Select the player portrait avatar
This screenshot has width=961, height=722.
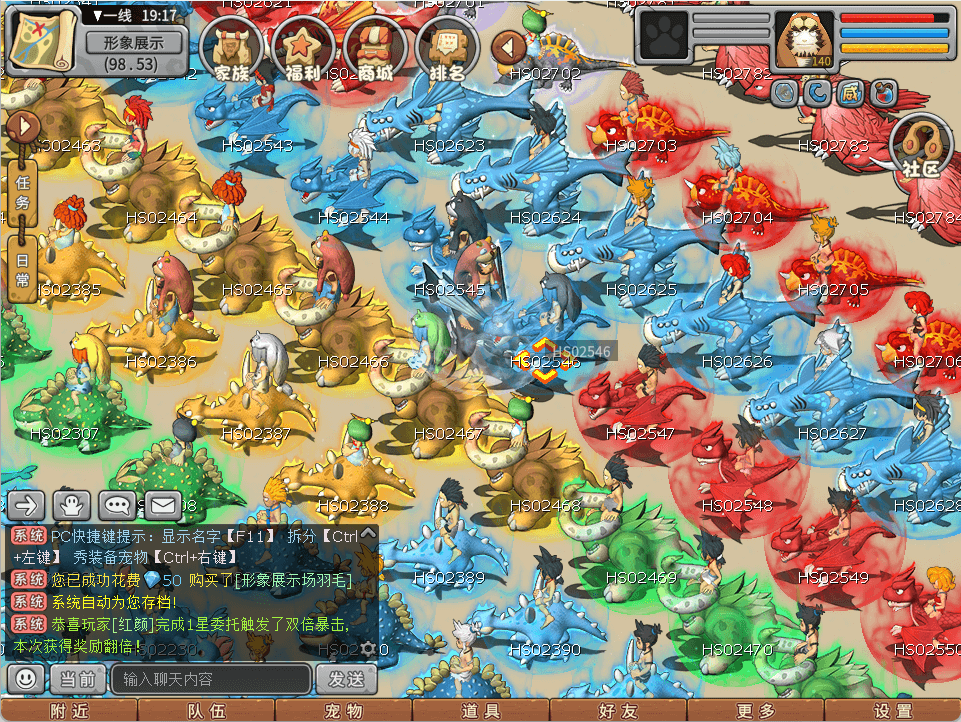[x=804, y=42]
